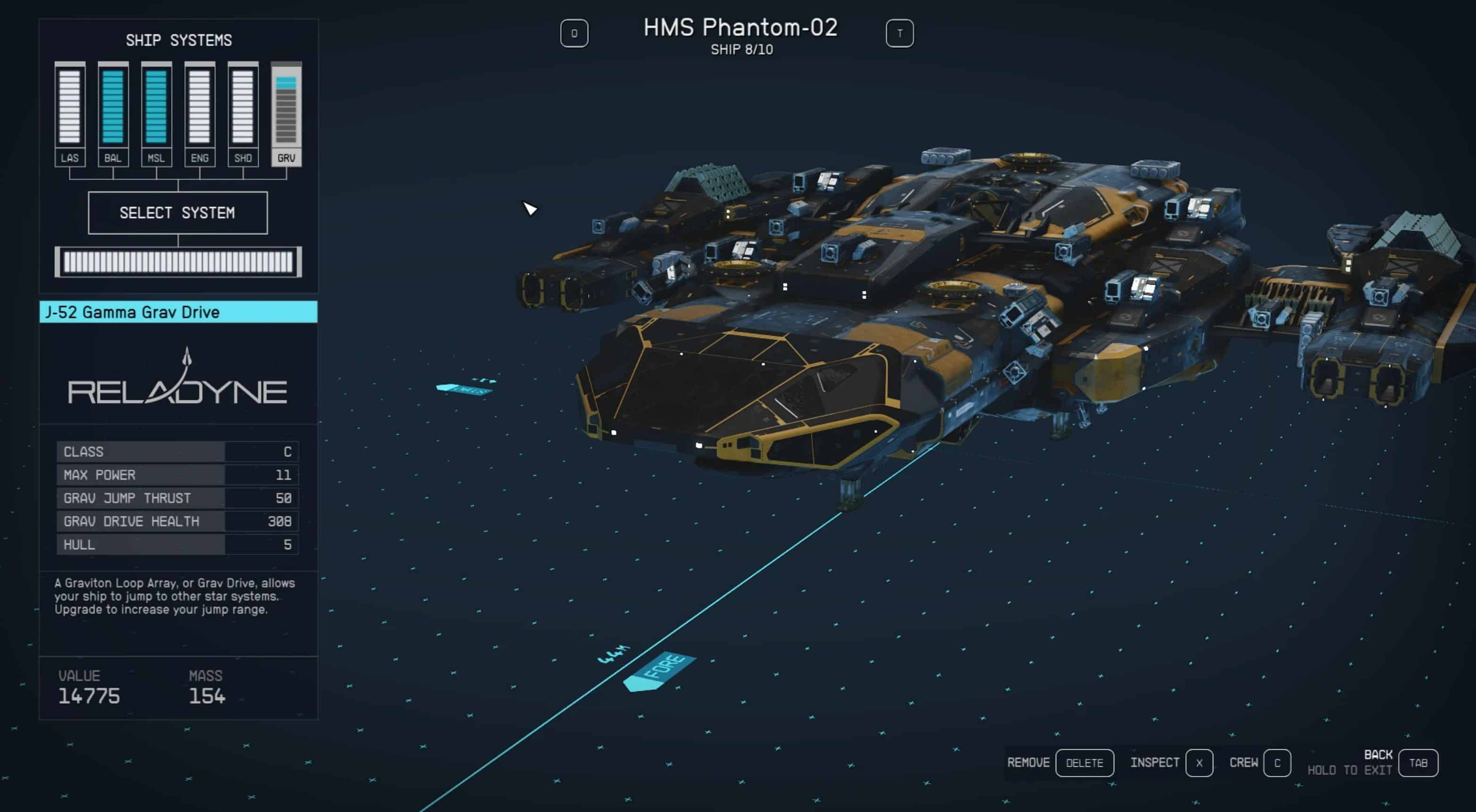Click the Select System box
This screenshot has width=1476, height=812.
coord(178,213)
